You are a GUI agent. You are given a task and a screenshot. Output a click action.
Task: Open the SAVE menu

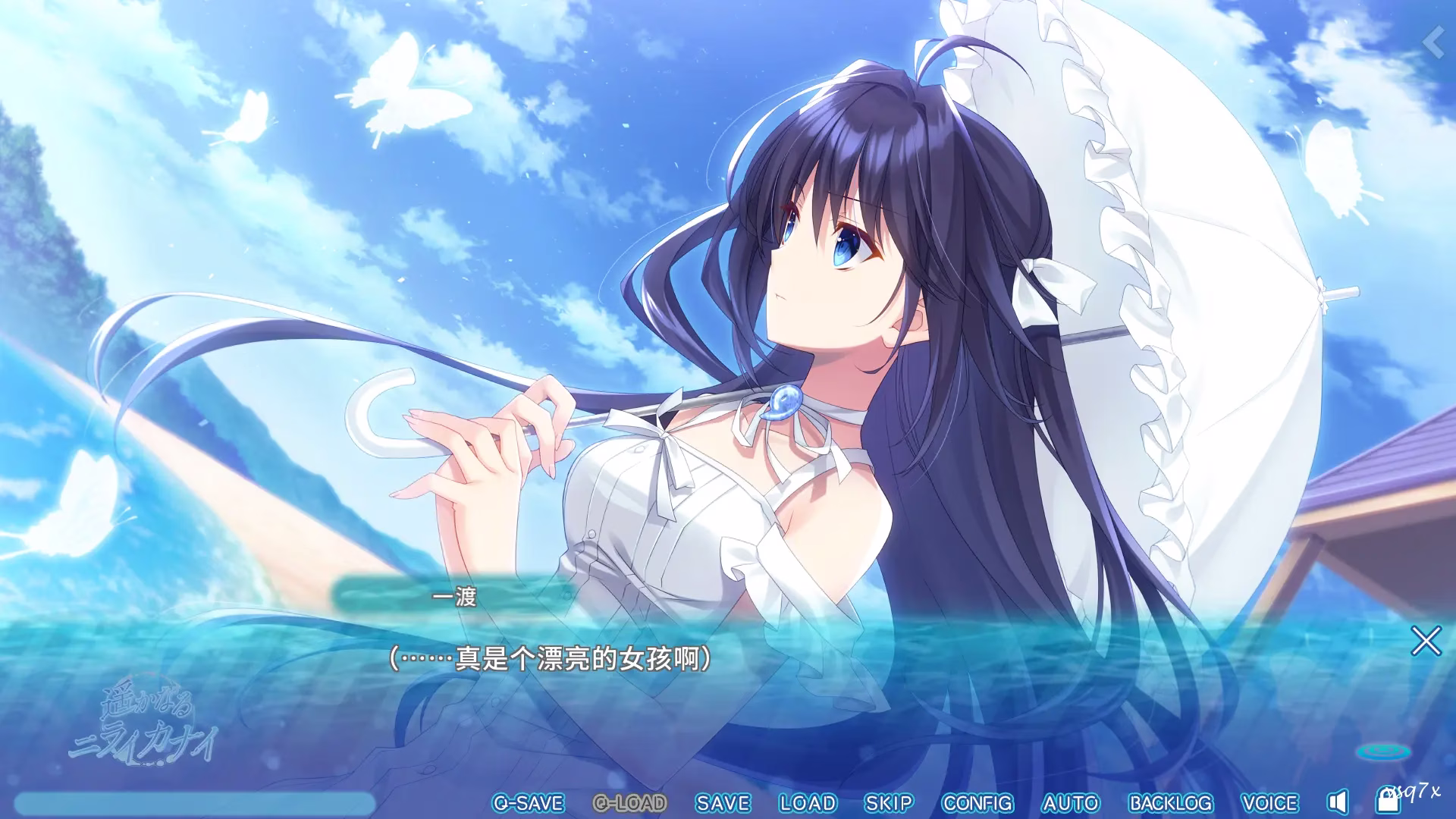722,802
